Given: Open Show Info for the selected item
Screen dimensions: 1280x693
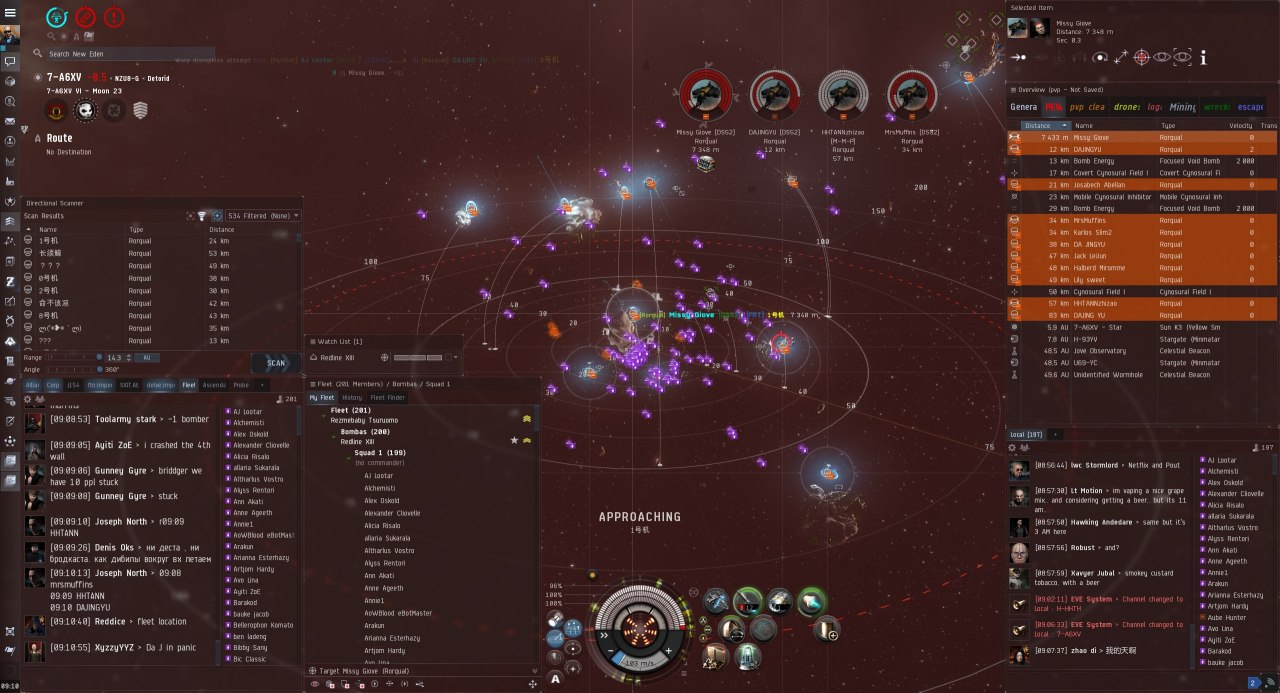Looking at the screenshot, I should tap(1203, 58).
